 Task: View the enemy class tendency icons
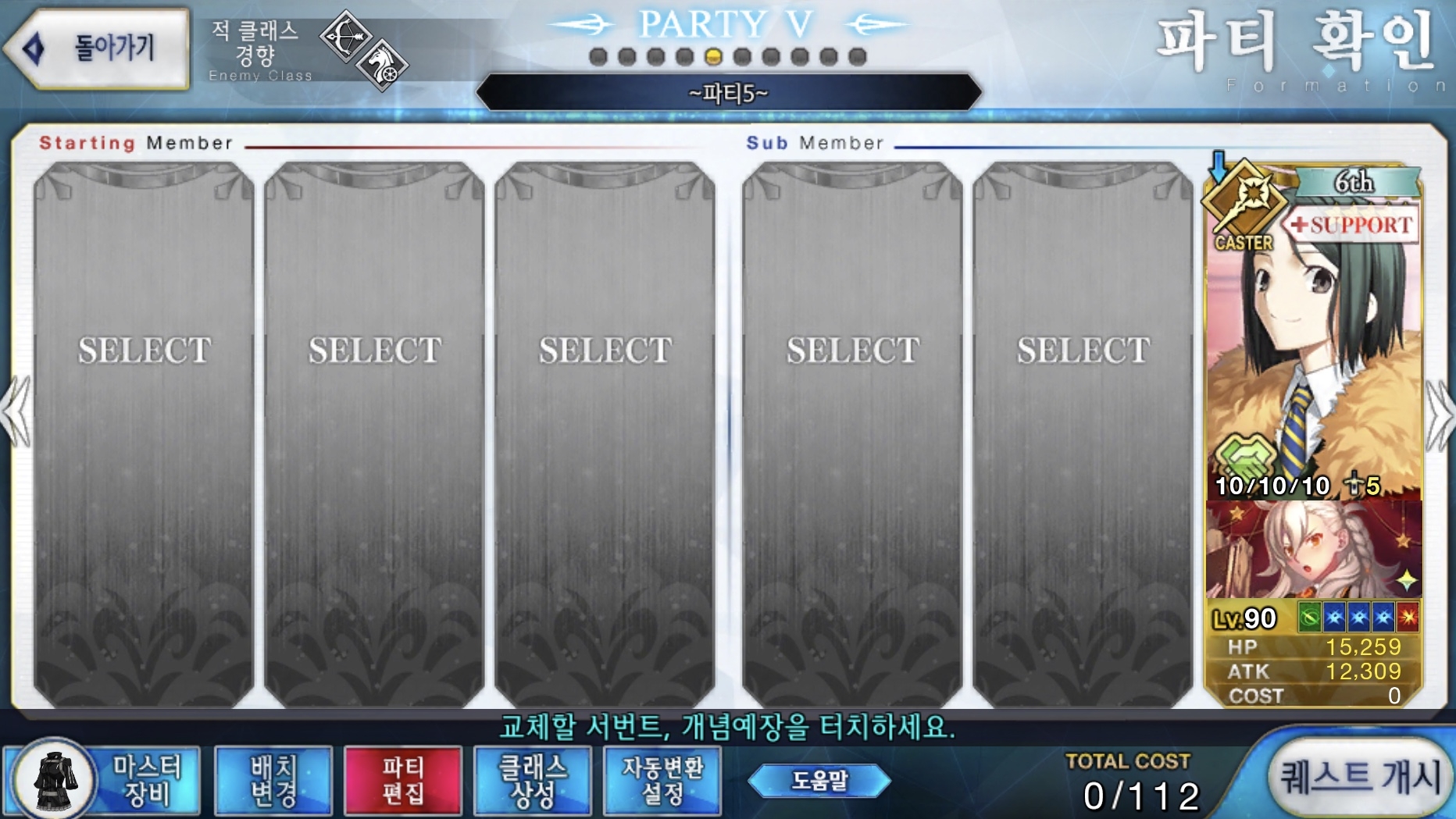(364, 51)
